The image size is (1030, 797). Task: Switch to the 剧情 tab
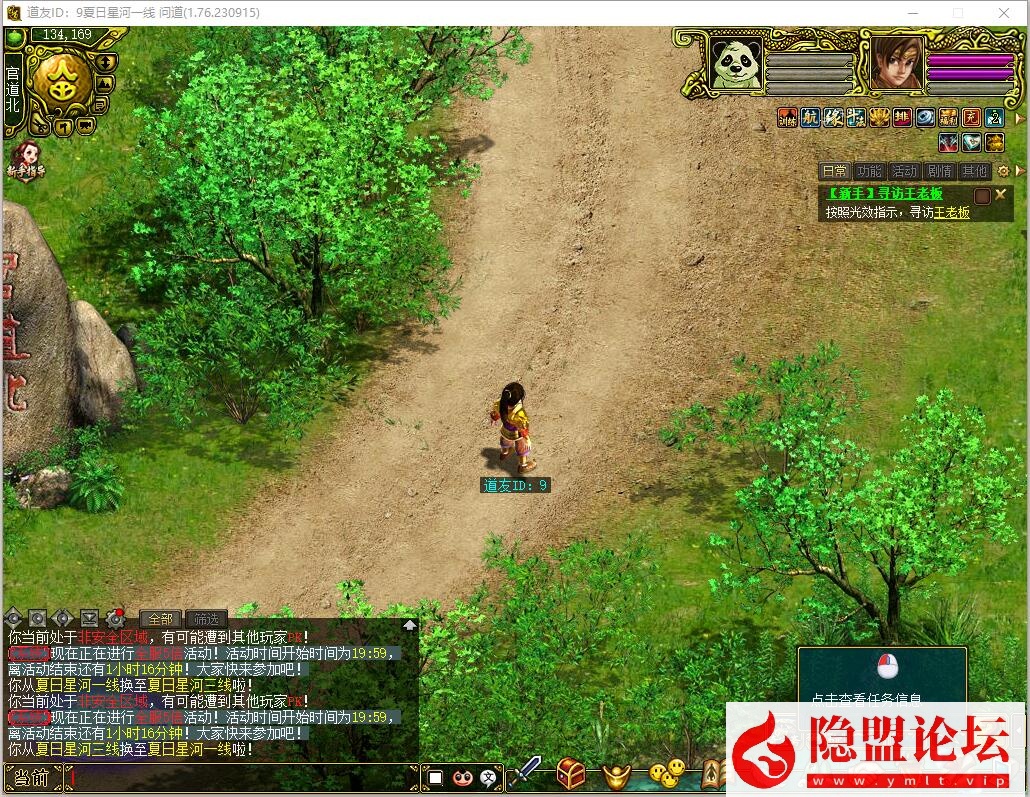click(939, 171)
